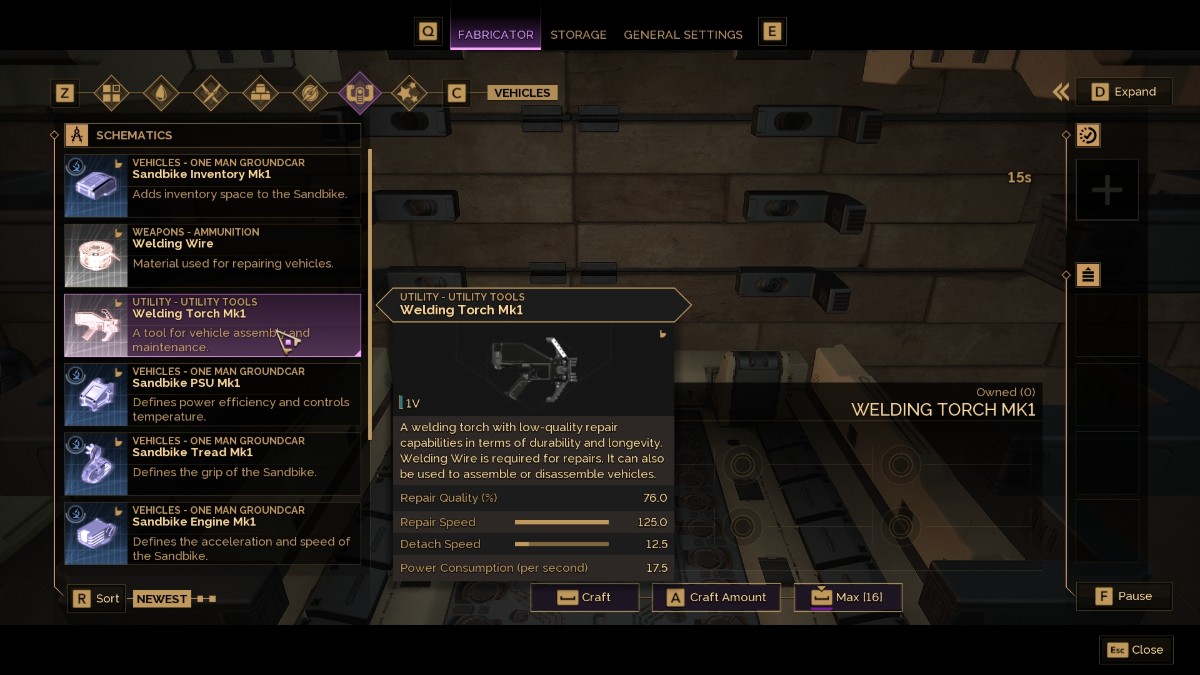The height and width of the screenshot is (675, 1200).
Task: Select the Sandbike Inventory Mk1 schematic
Action: coord(212,185)
